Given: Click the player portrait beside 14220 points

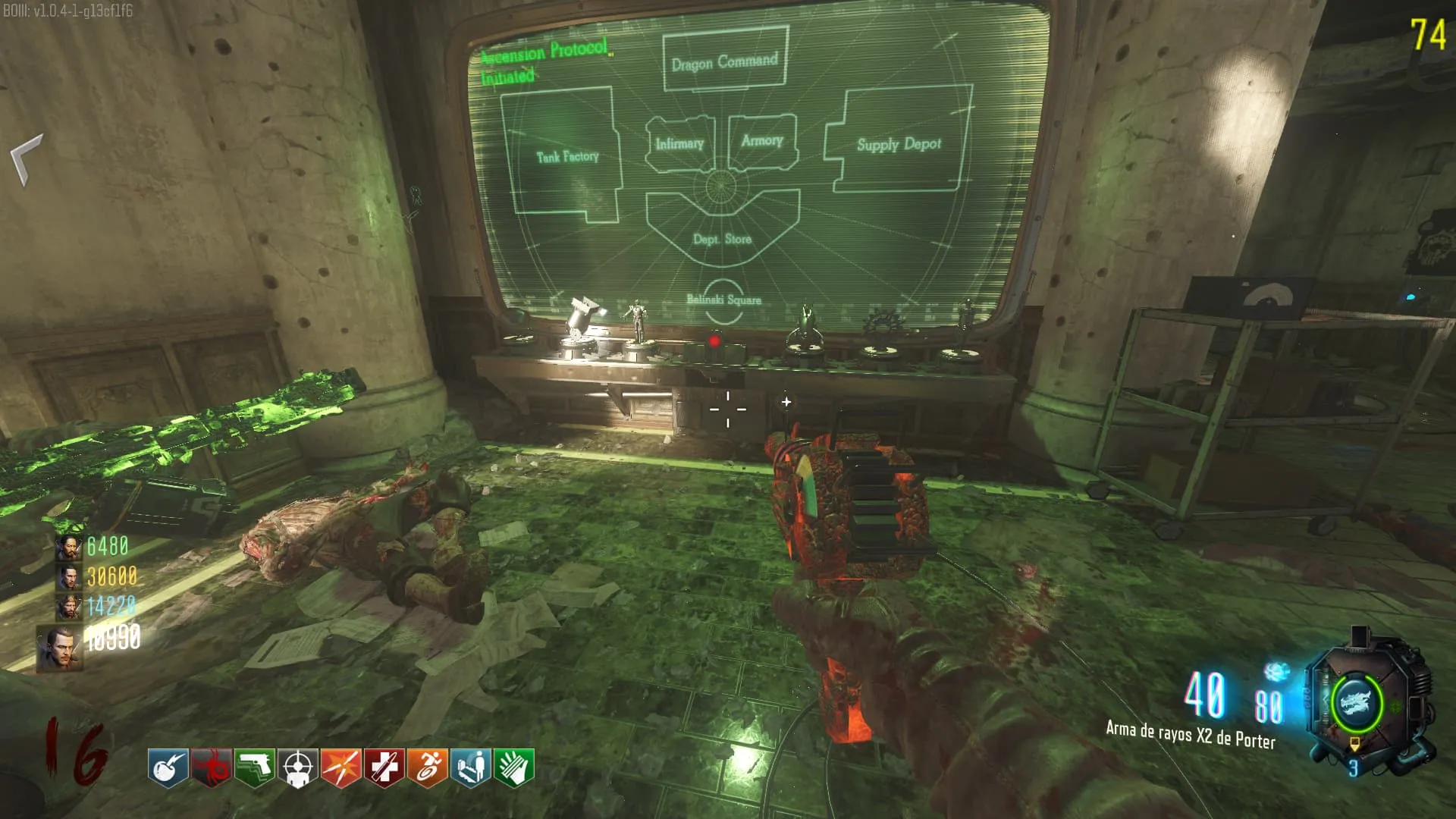Looking at the screenshot, I should coord(68,607).
